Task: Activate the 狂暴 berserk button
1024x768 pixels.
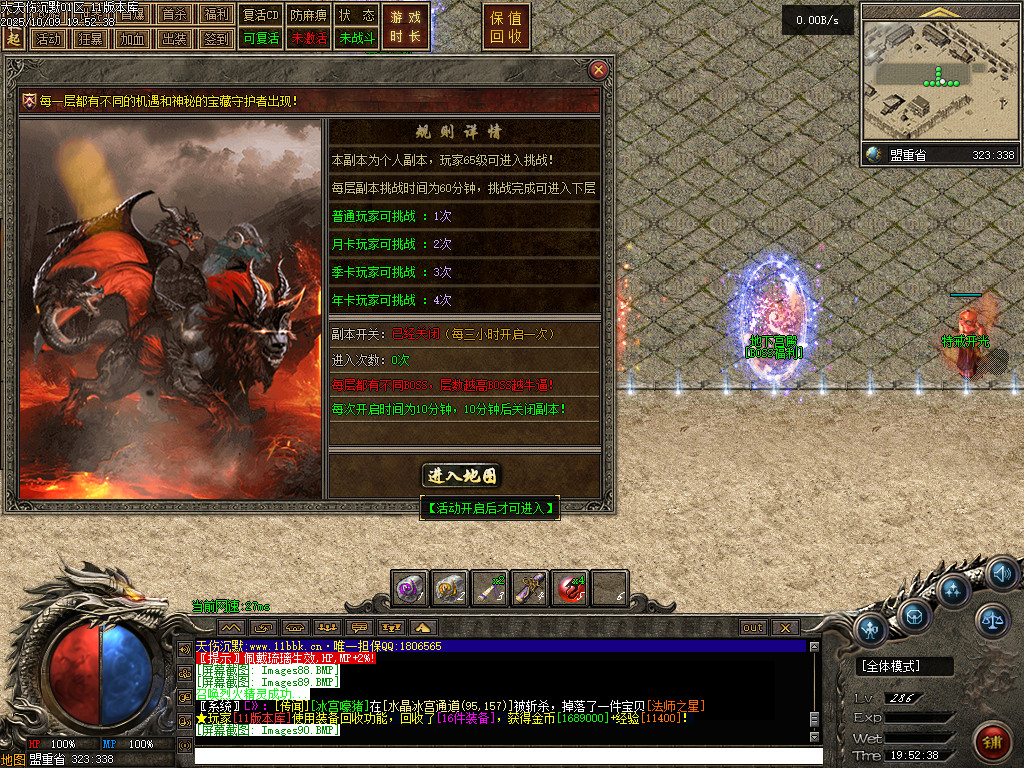Action: pyautogui.click(x=90, y=39)
